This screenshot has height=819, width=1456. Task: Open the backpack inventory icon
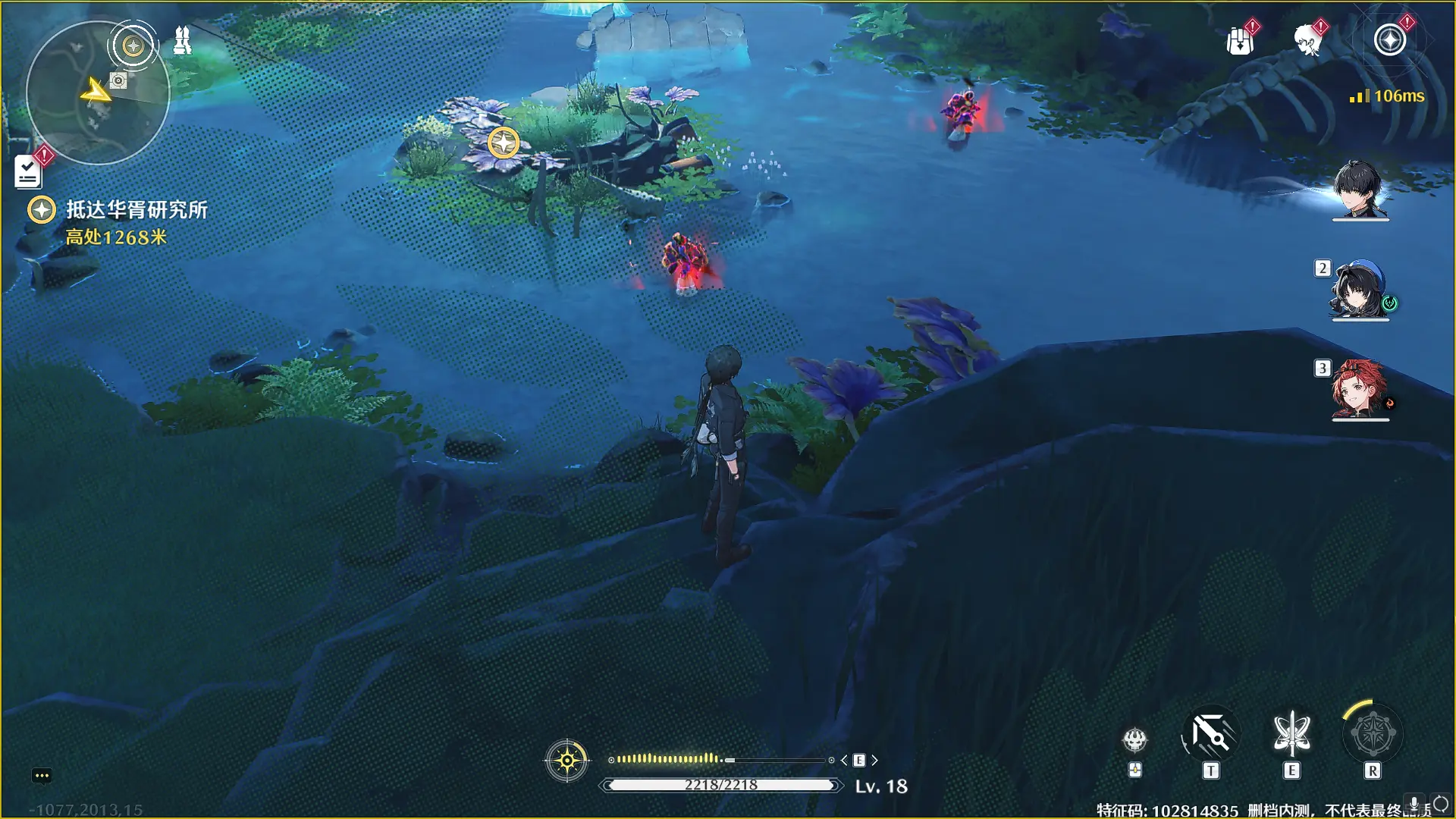pos(1239,41)
